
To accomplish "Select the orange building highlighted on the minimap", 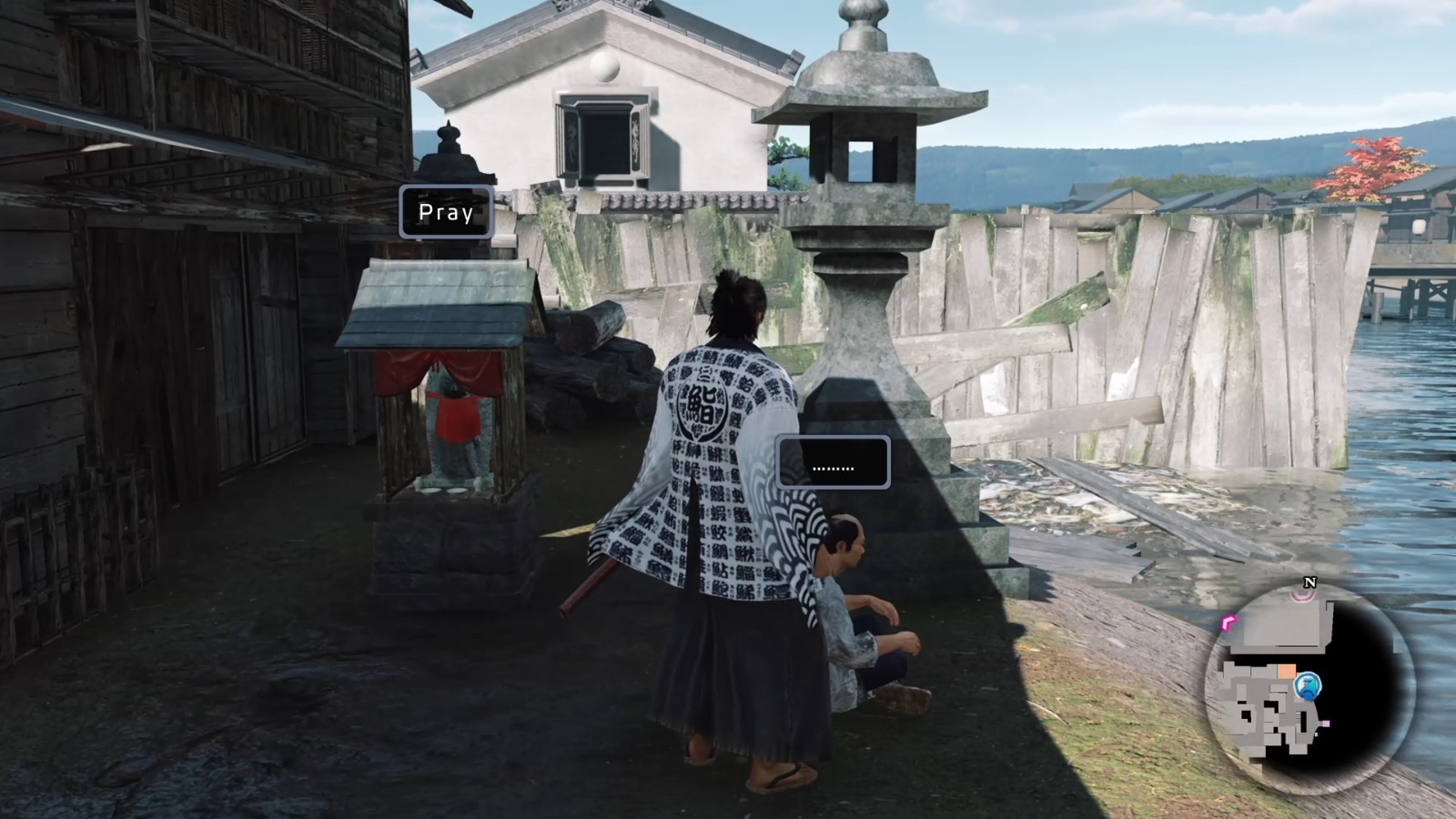I will 1287,671.
